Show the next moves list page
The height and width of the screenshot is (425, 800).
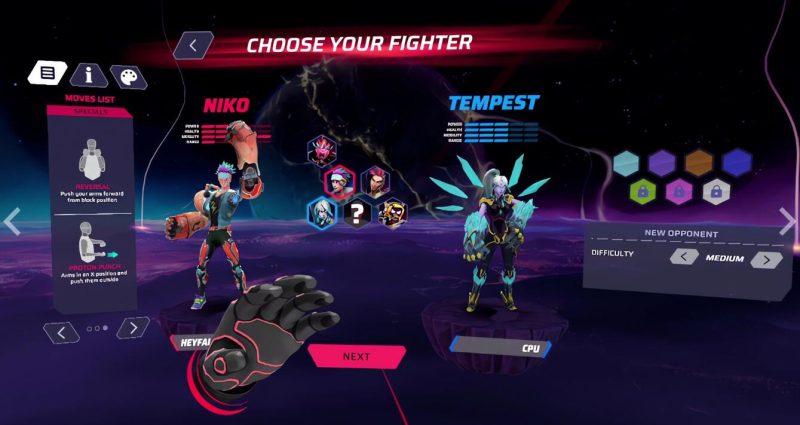coord(133,327)
